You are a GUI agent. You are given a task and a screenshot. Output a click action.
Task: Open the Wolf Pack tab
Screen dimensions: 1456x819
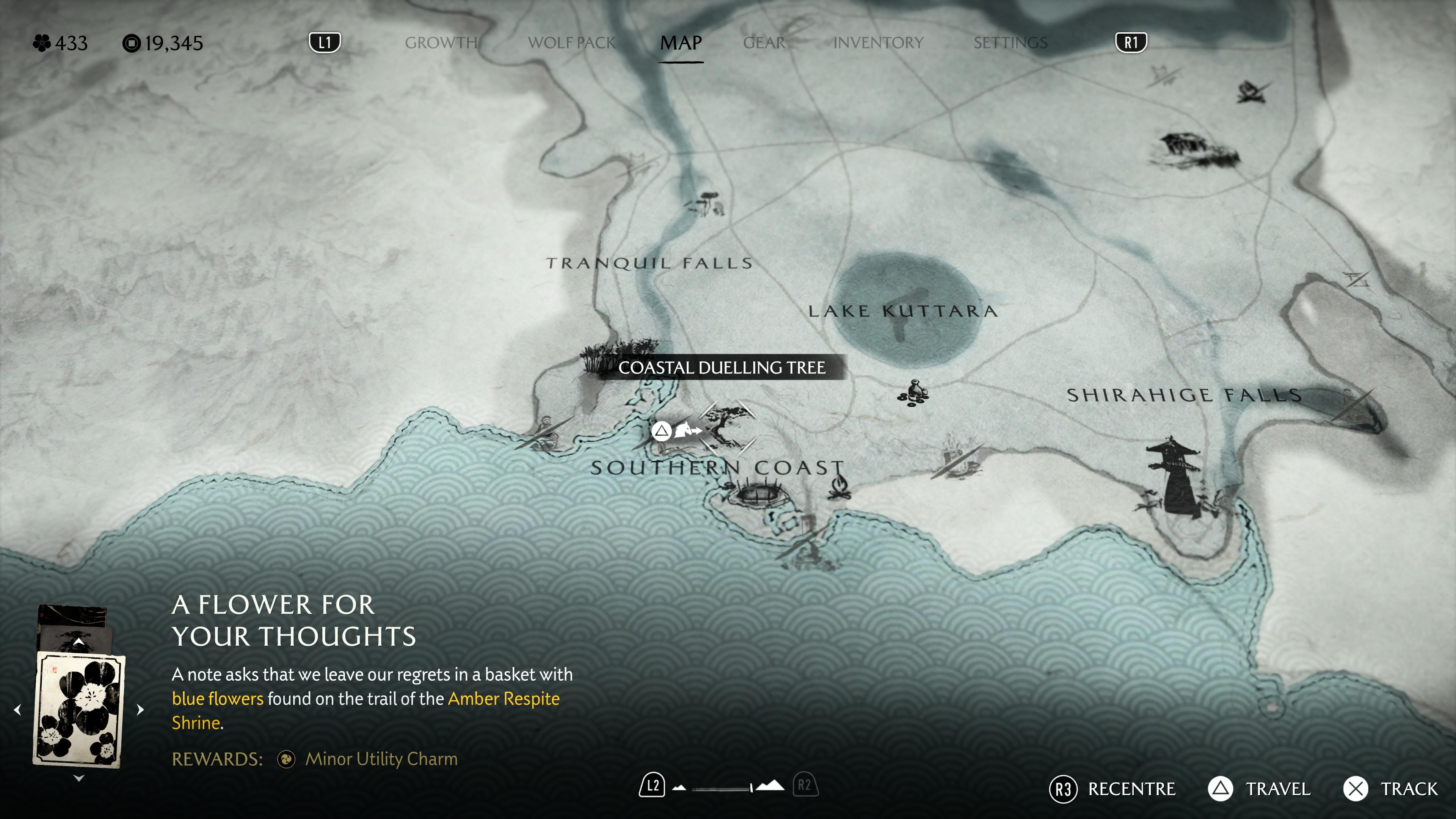point(571,43)
